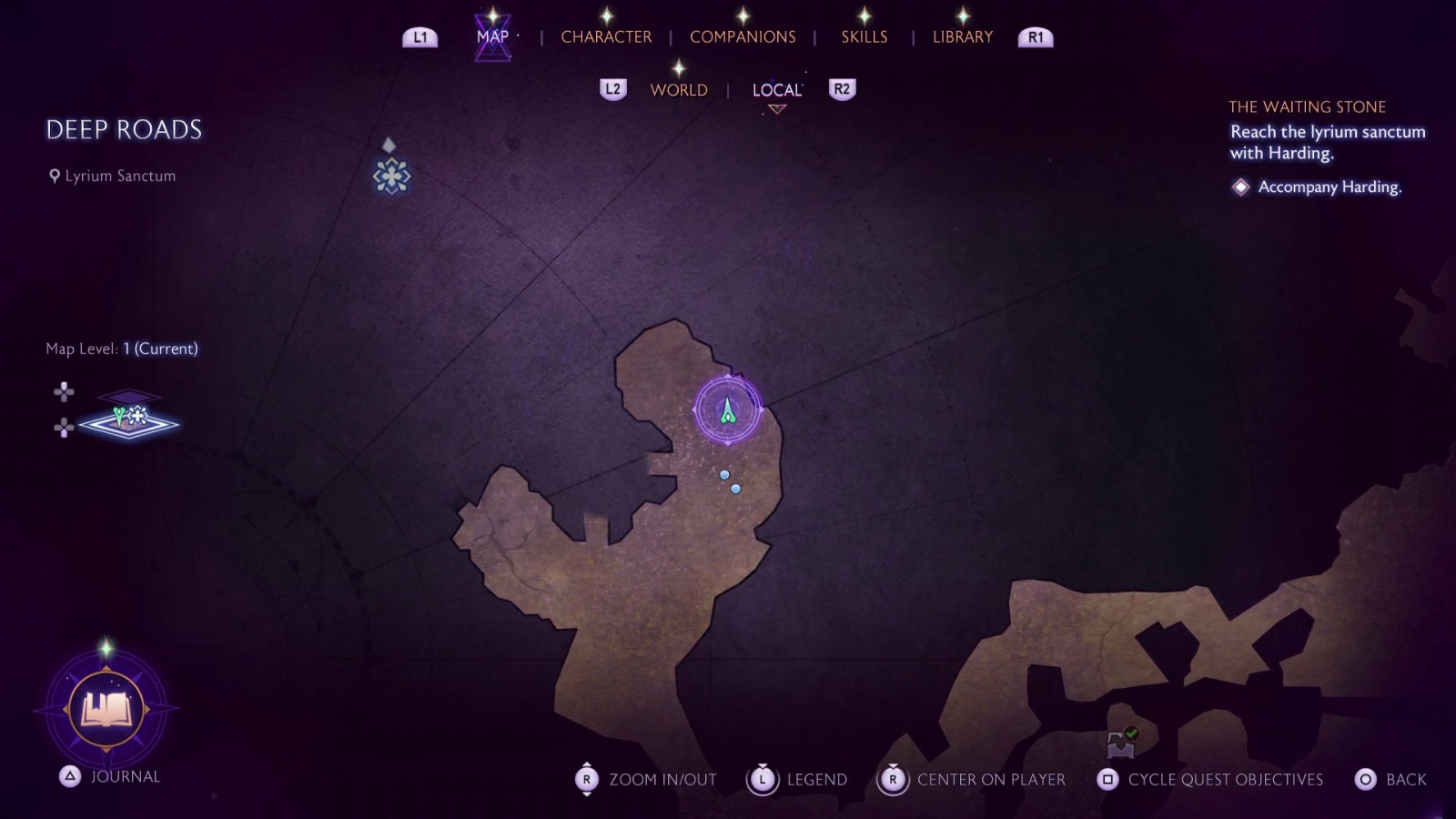1456x819 pixels.
Task: Click the down chevron under LOCAL
Action: 775,109
